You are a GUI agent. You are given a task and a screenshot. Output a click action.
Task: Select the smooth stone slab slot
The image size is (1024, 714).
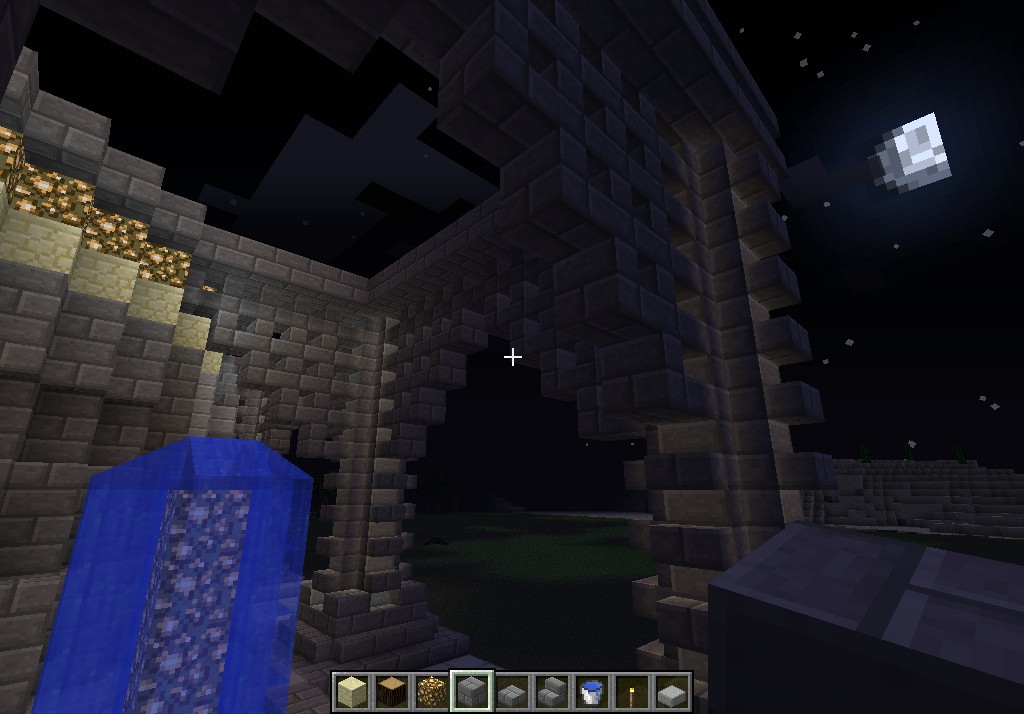(672, 691)
